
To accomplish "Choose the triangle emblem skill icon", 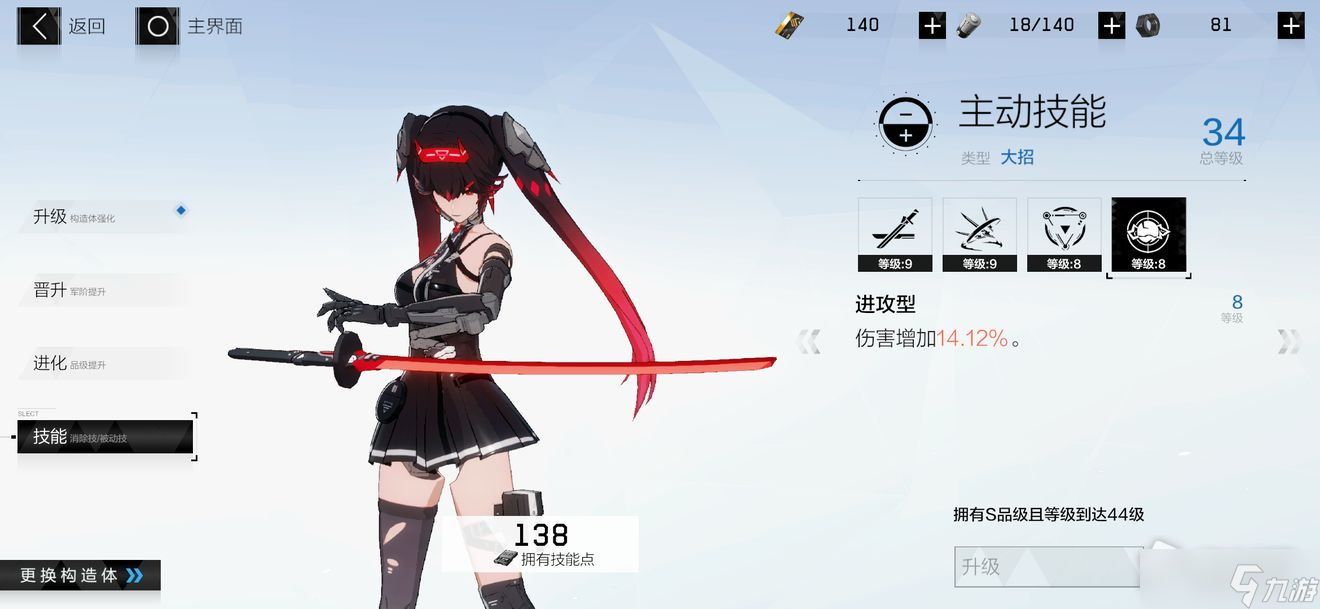I will pyautogui.click(x=1064, y=234).
